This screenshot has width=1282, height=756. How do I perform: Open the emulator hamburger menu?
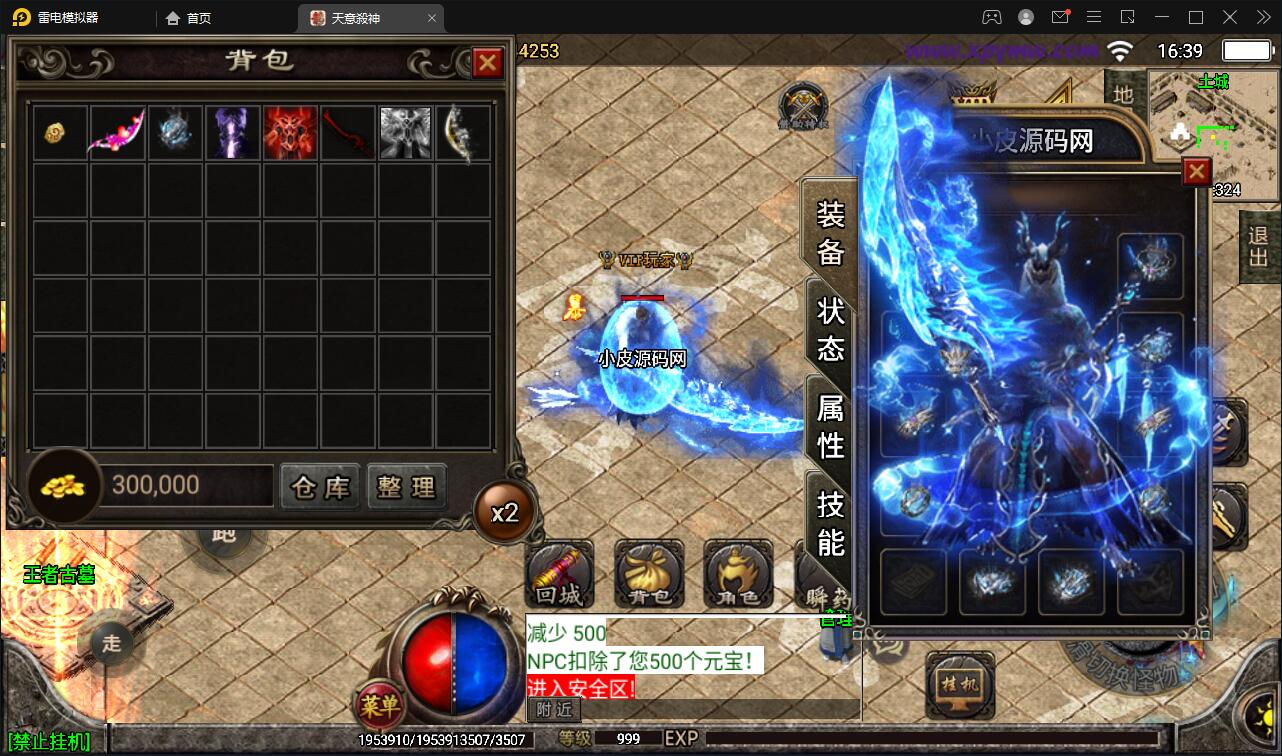(x=1094, y=17)
